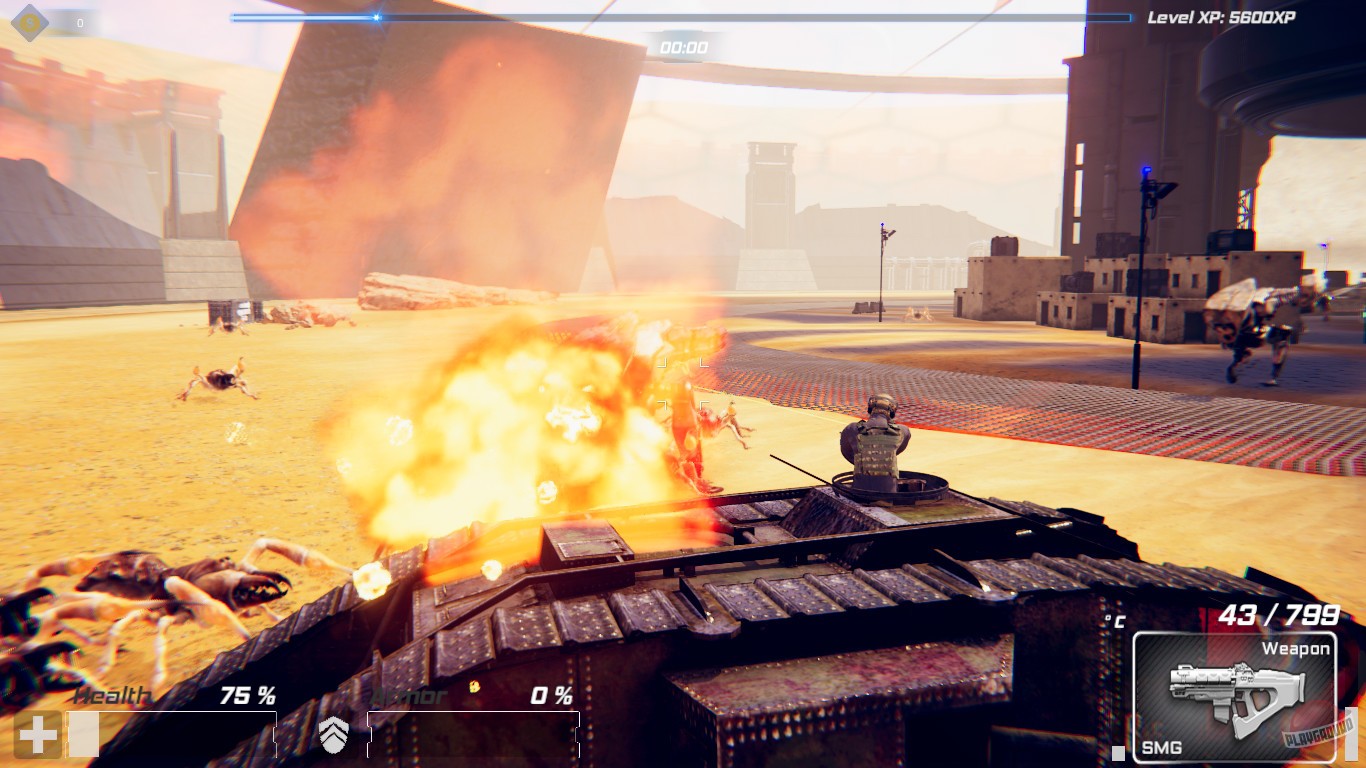Image resolution: width=1366 pixels, height=768 pixels.
Task: Click the 00:00 match timer
Action: tap(684, 44)
